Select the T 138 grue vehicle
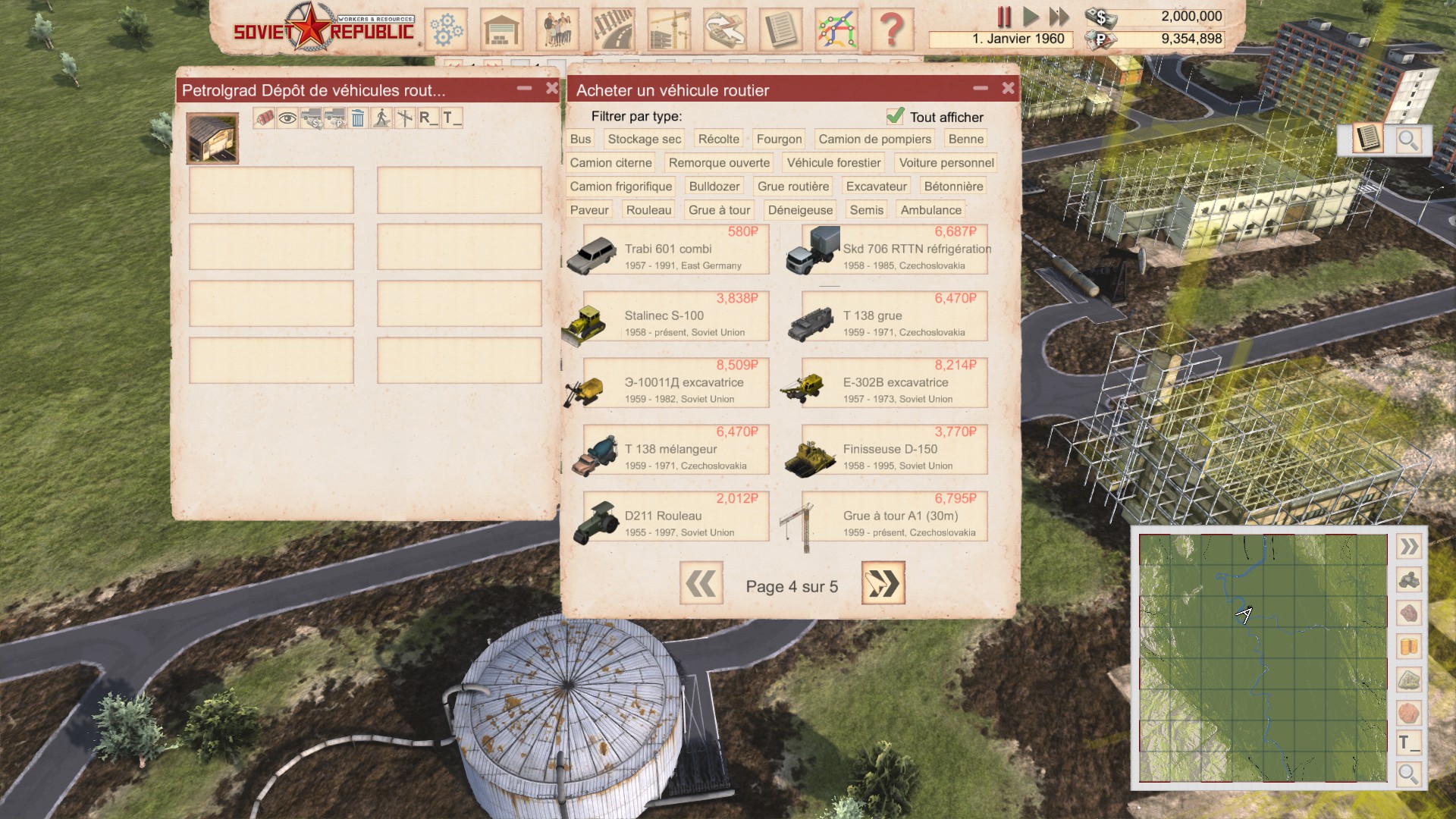The width and height of the screenshot is (1456, 819). [893, 317]
